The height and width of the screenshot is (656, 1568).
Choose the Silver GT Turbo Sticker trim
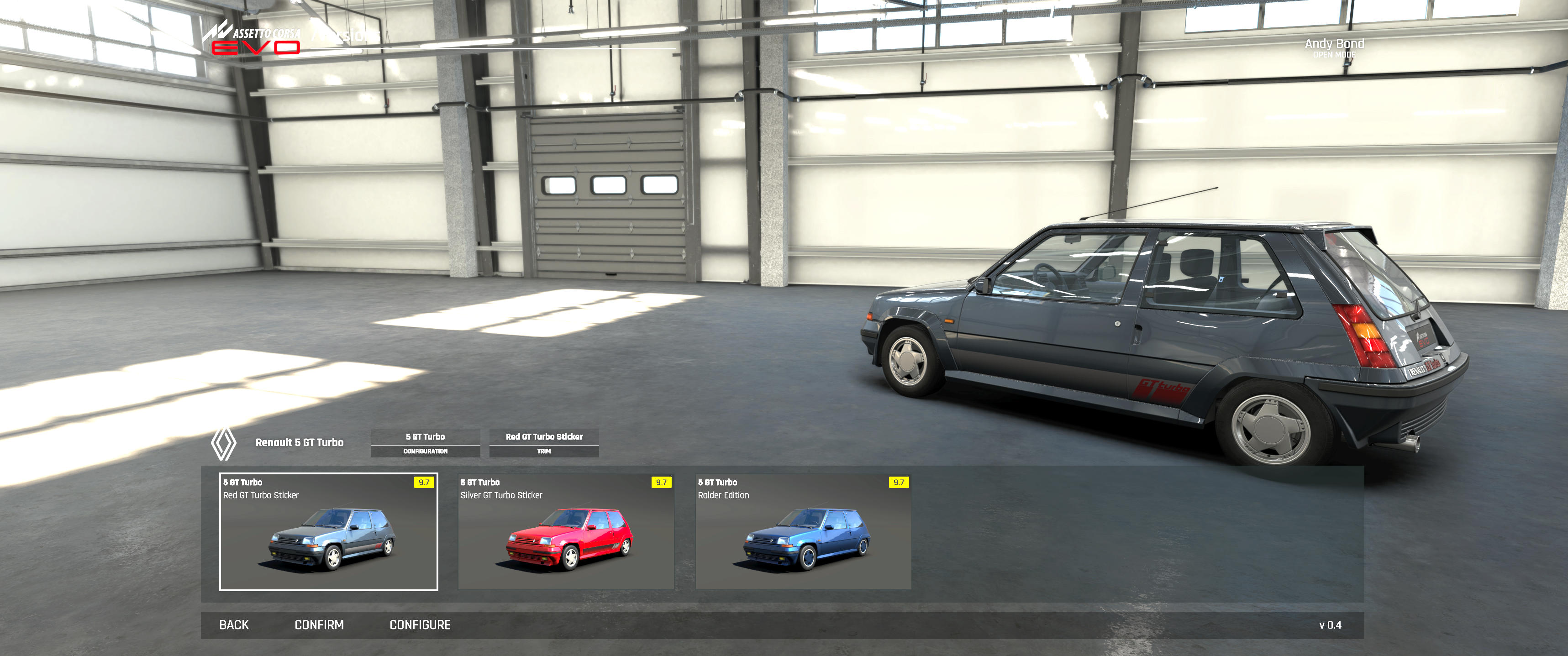565,531
